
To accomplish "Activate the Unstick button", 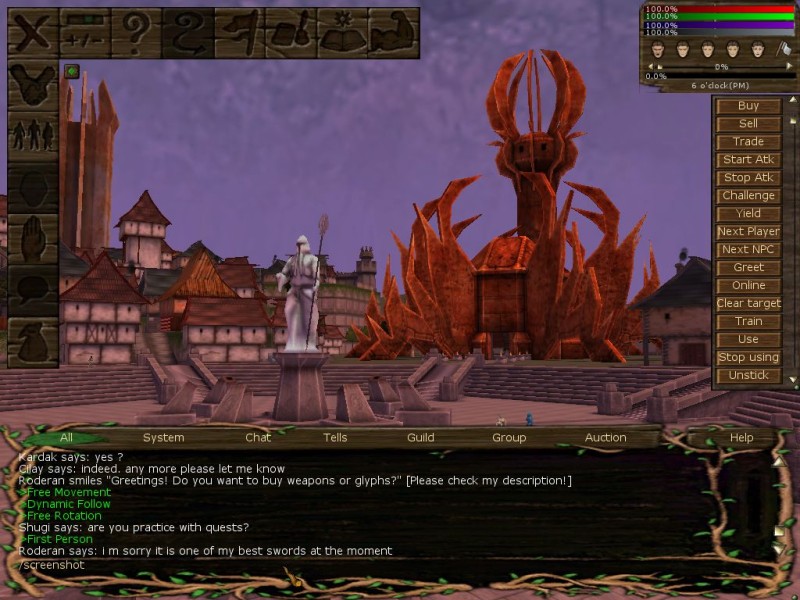I will click(x=748, y=376).
